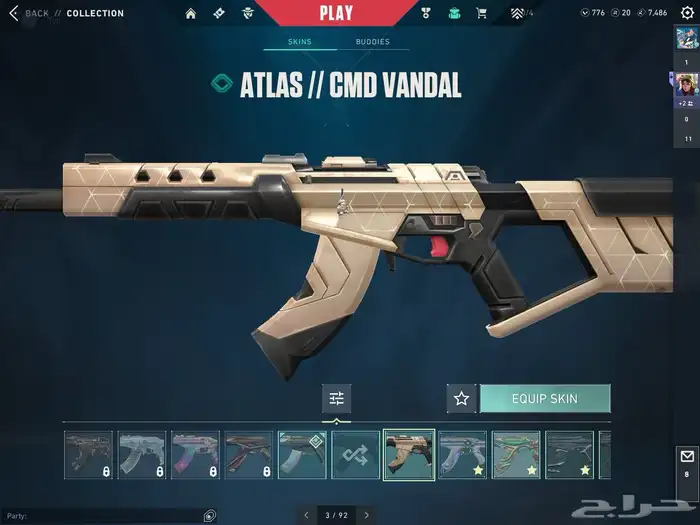Equip the Atlas Vandal skin
This screenshot has width=700, height=525.
coord(544,398)
